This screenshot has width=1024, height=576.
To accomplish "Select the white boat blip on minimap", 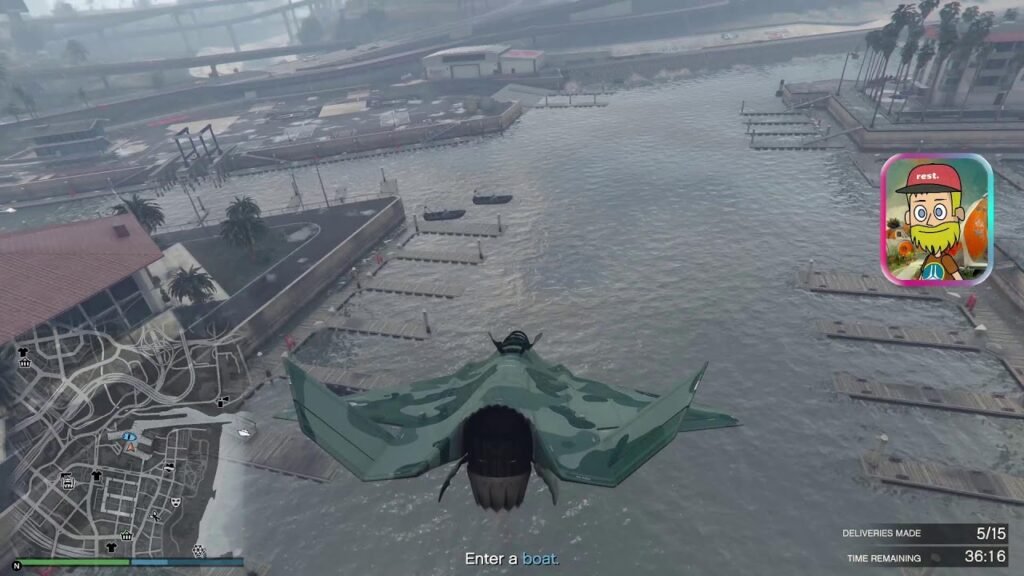I will (245, 431).
